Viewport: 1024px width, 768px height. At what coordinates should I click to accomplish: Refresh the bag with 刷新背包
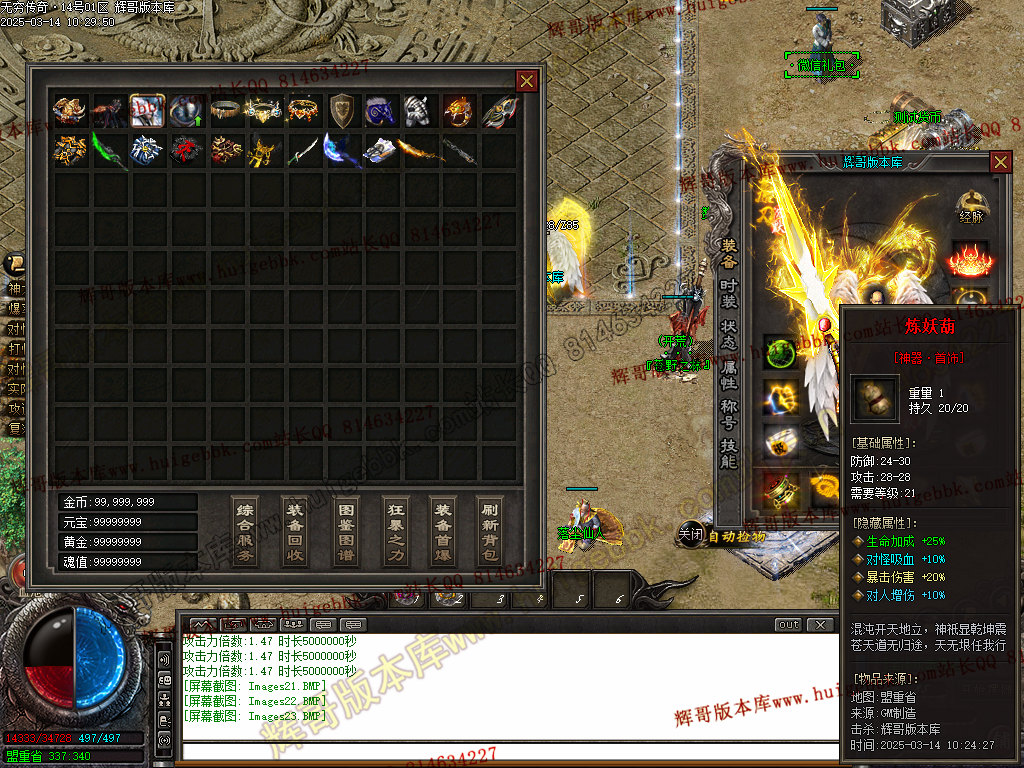coord(489,530)
